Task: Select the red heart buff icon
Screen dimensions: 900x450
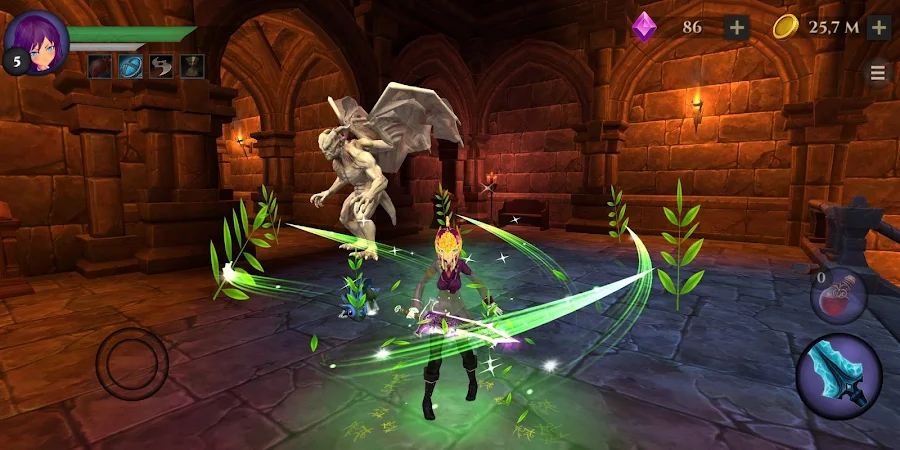Action: [x=101, y=67]
